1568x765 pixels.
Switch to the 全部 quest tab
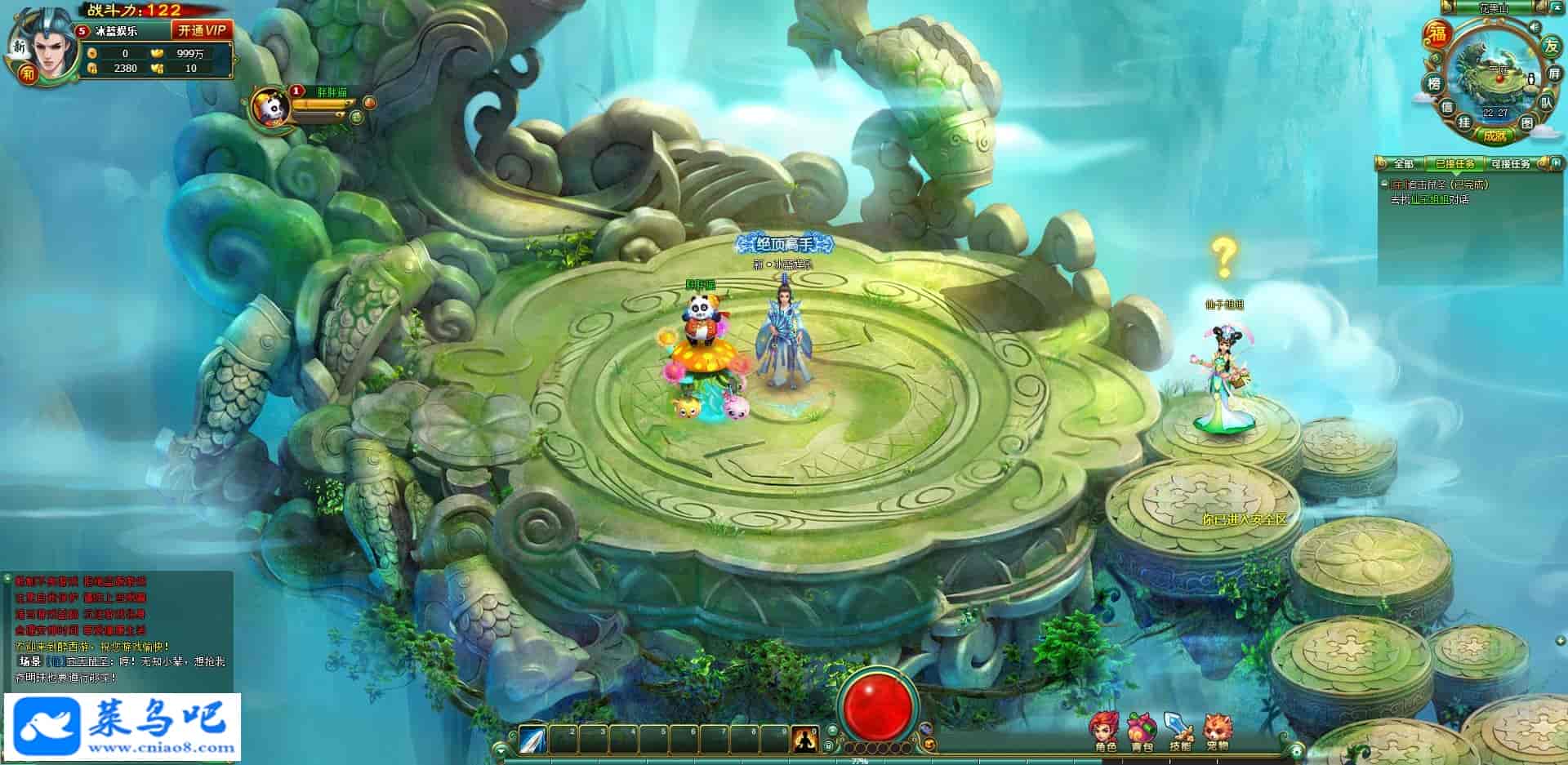(1403, 164)
